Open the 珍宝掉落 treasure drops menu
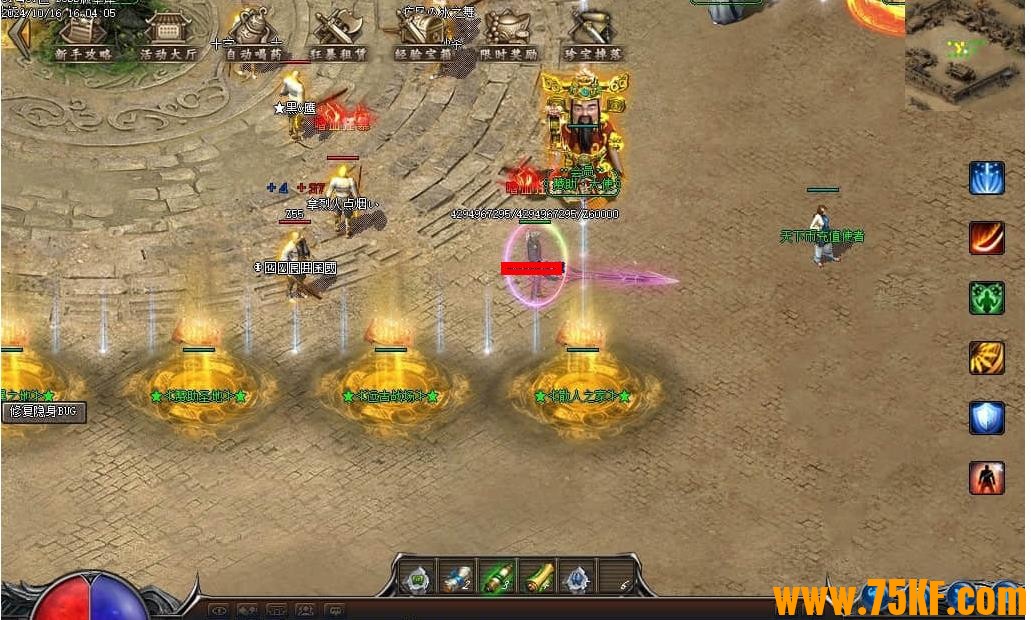 click(x=593, y=38)
